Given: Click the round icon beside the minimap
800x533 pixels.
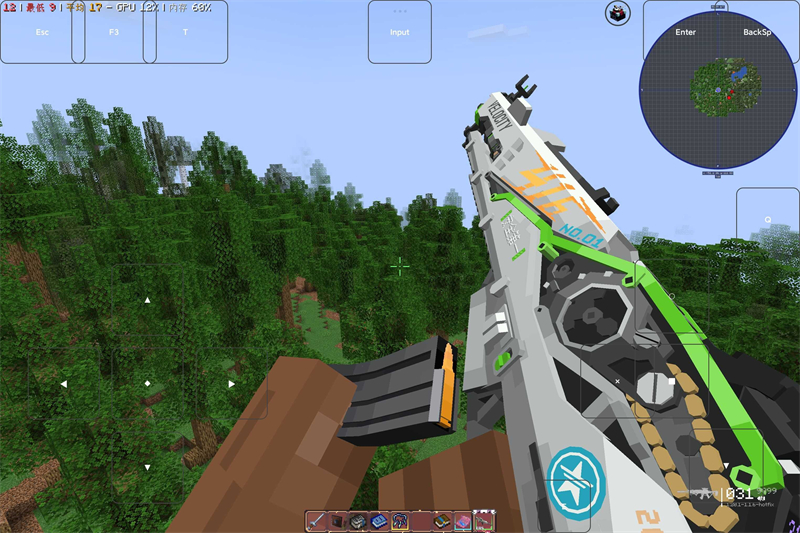Looking at the screenshot, I should [617, 13].
